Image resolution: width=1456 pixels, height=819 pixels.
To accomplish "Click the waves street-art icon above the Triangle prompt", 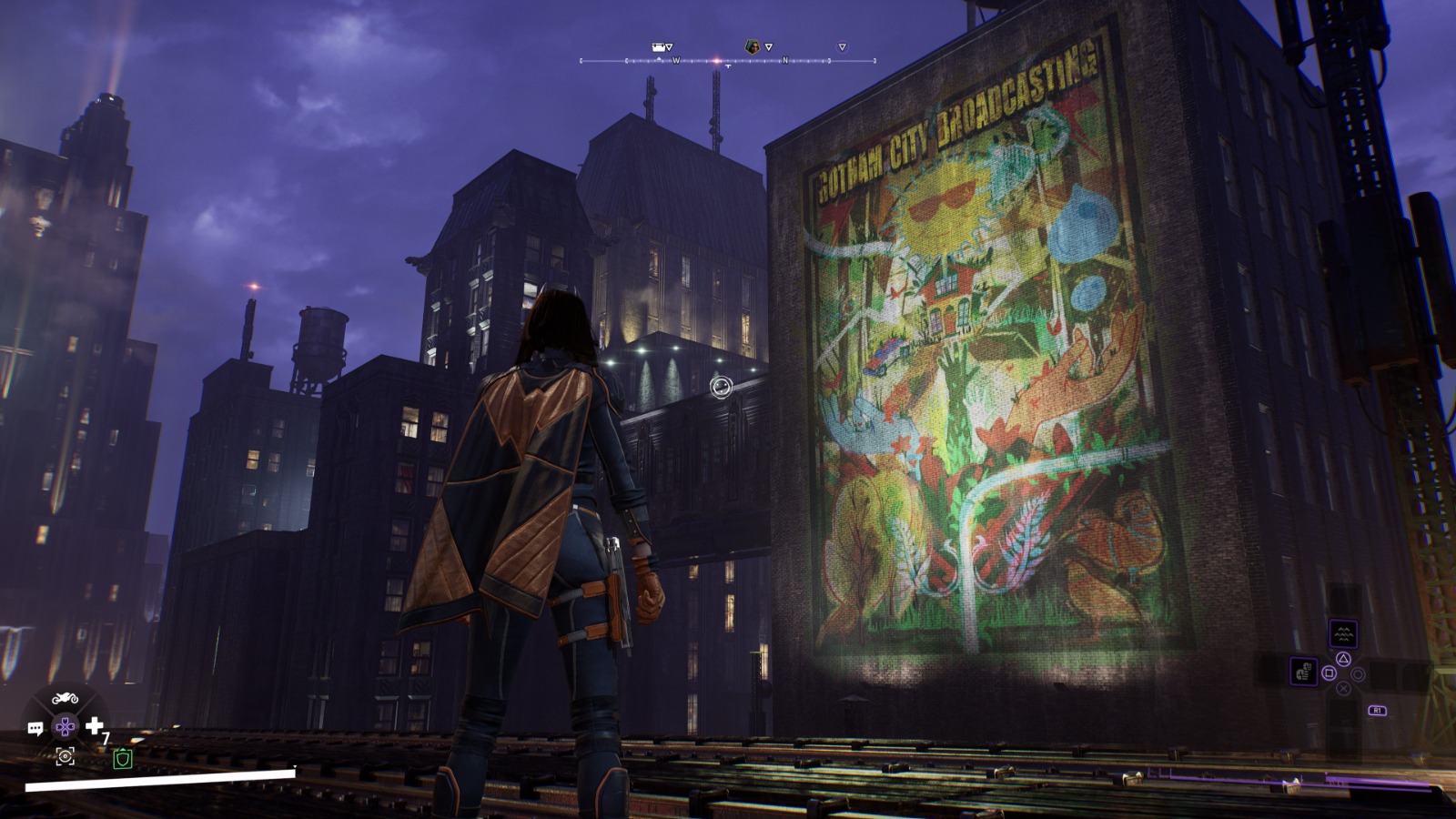I will tap(1344, 633).
